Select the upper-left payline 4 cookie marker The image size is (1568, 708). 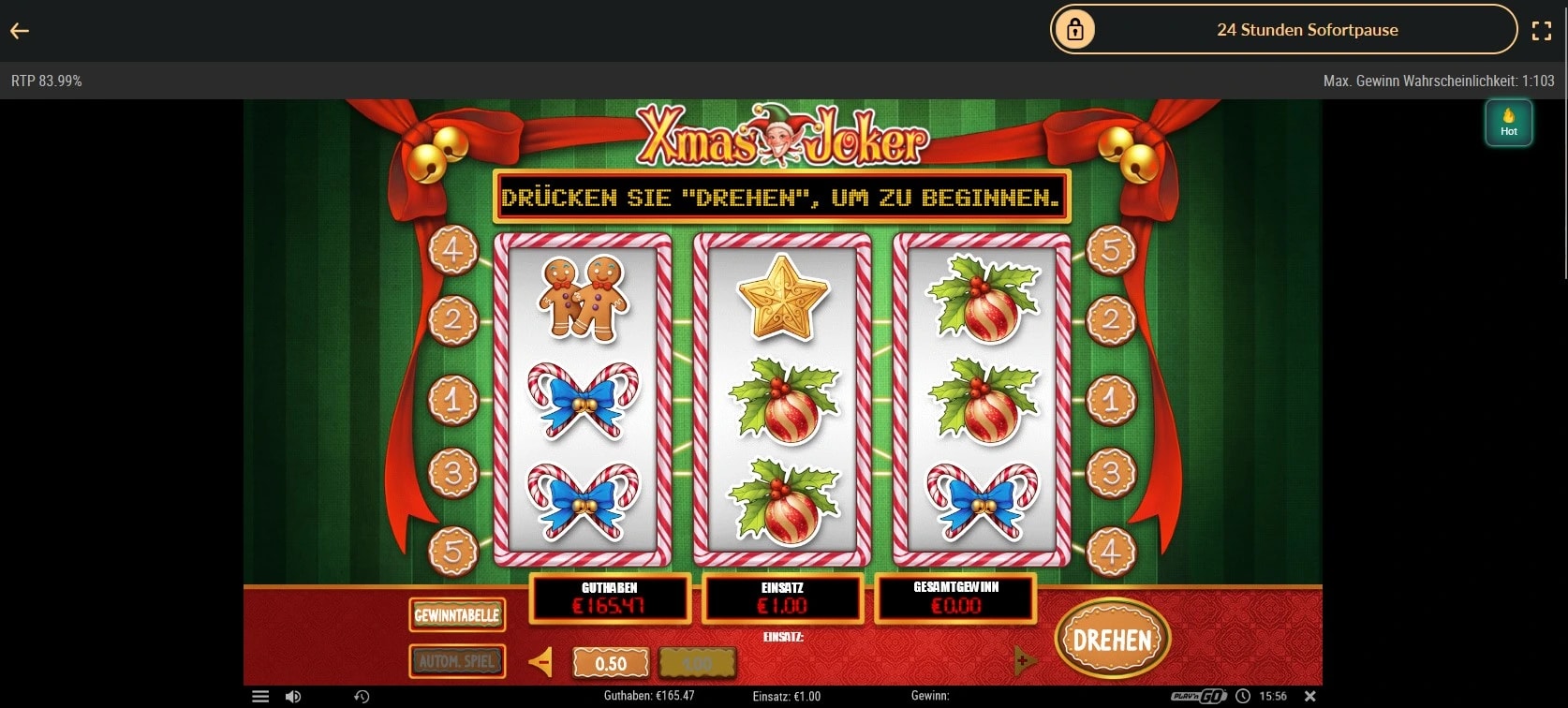point(453,250)
